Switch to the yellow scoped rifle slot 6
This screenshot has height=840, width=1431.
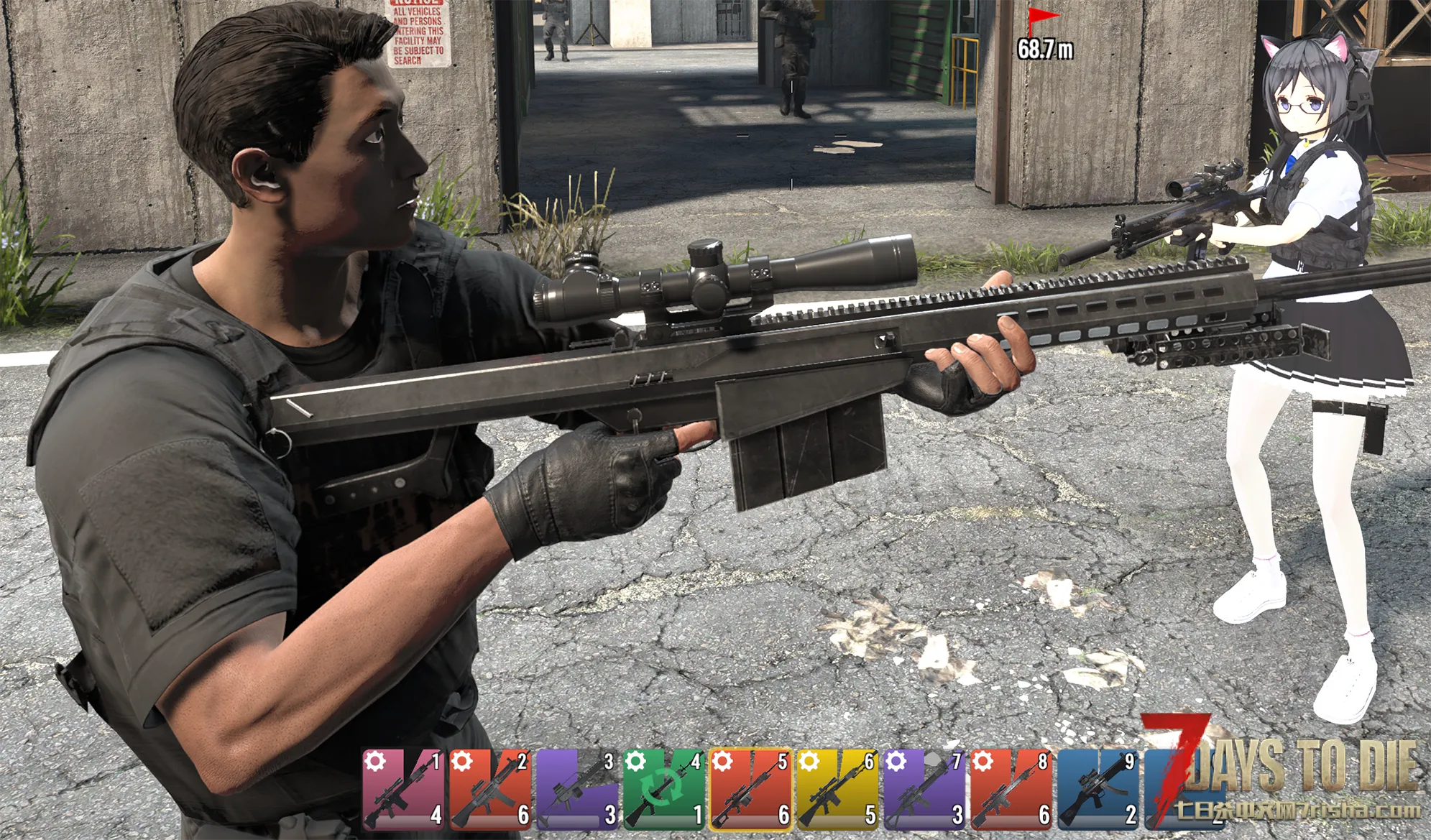838,789
